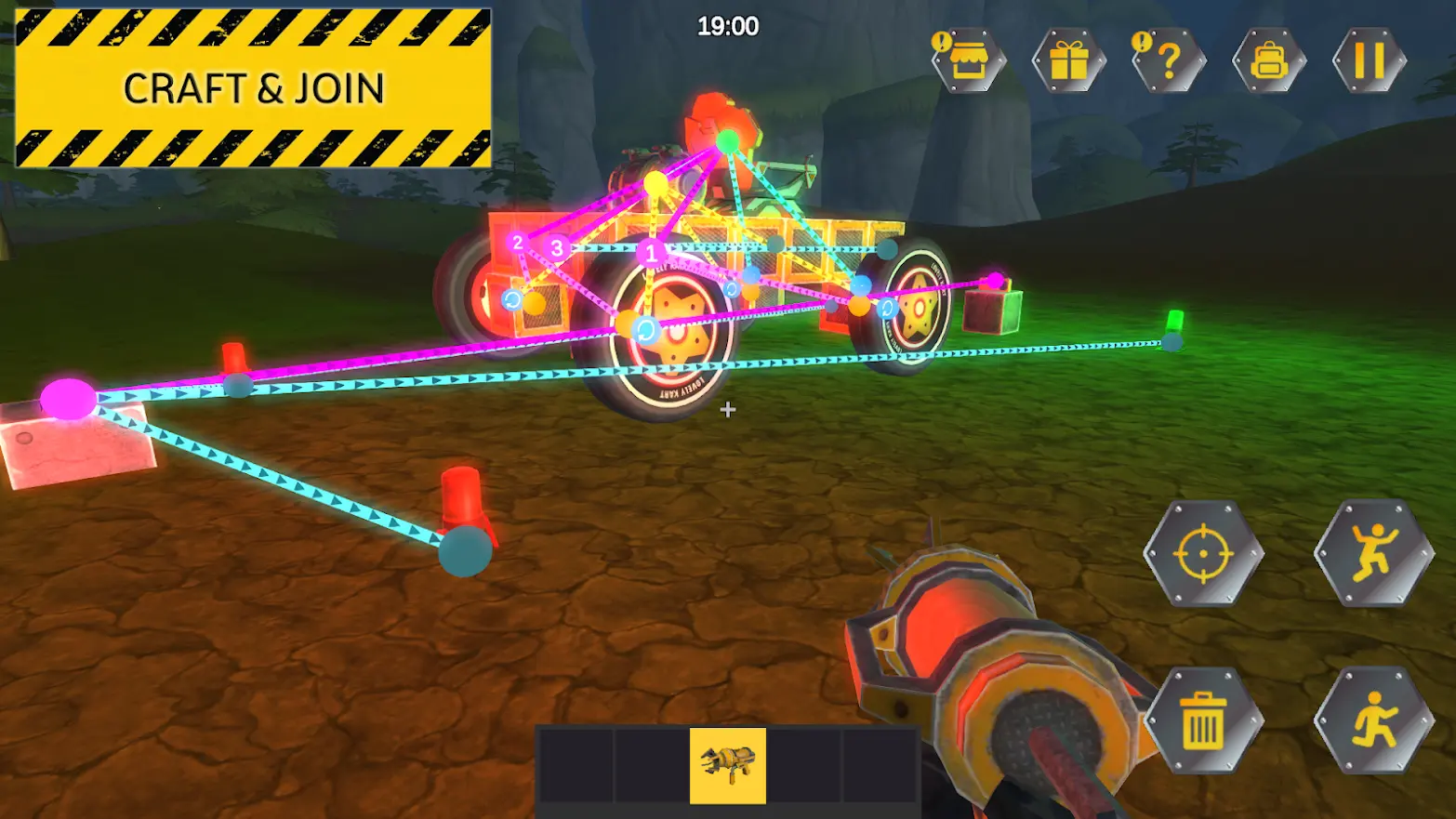This screenshot has width=1456, height=819.
Task: Pause the game
Action: click(1369, 62)
